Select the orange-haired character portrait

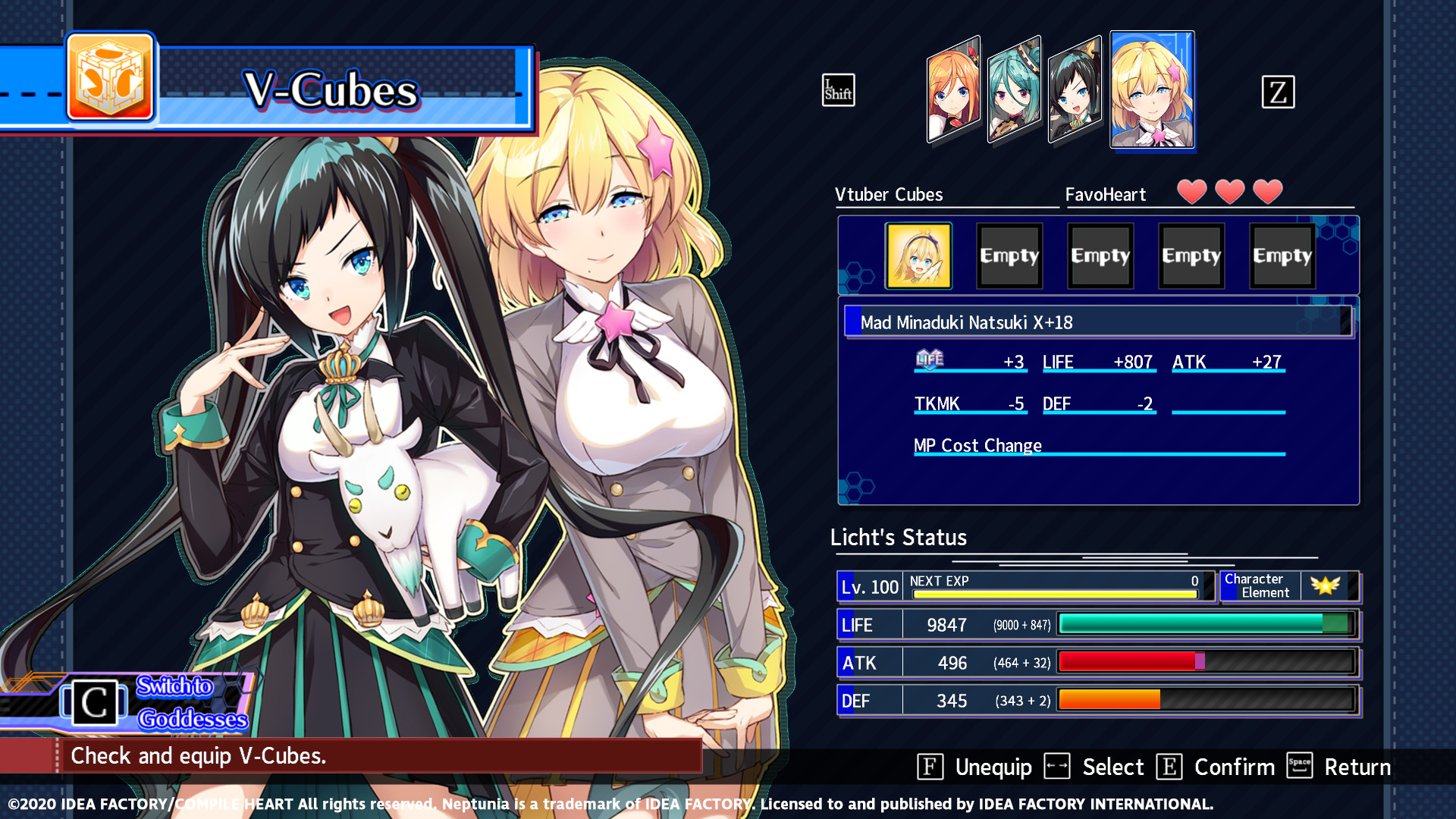[x=952, y=91]
